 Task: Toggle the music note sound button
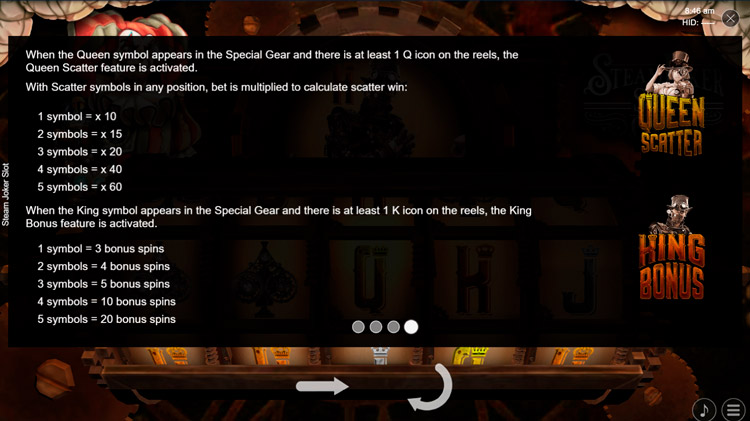704,409
